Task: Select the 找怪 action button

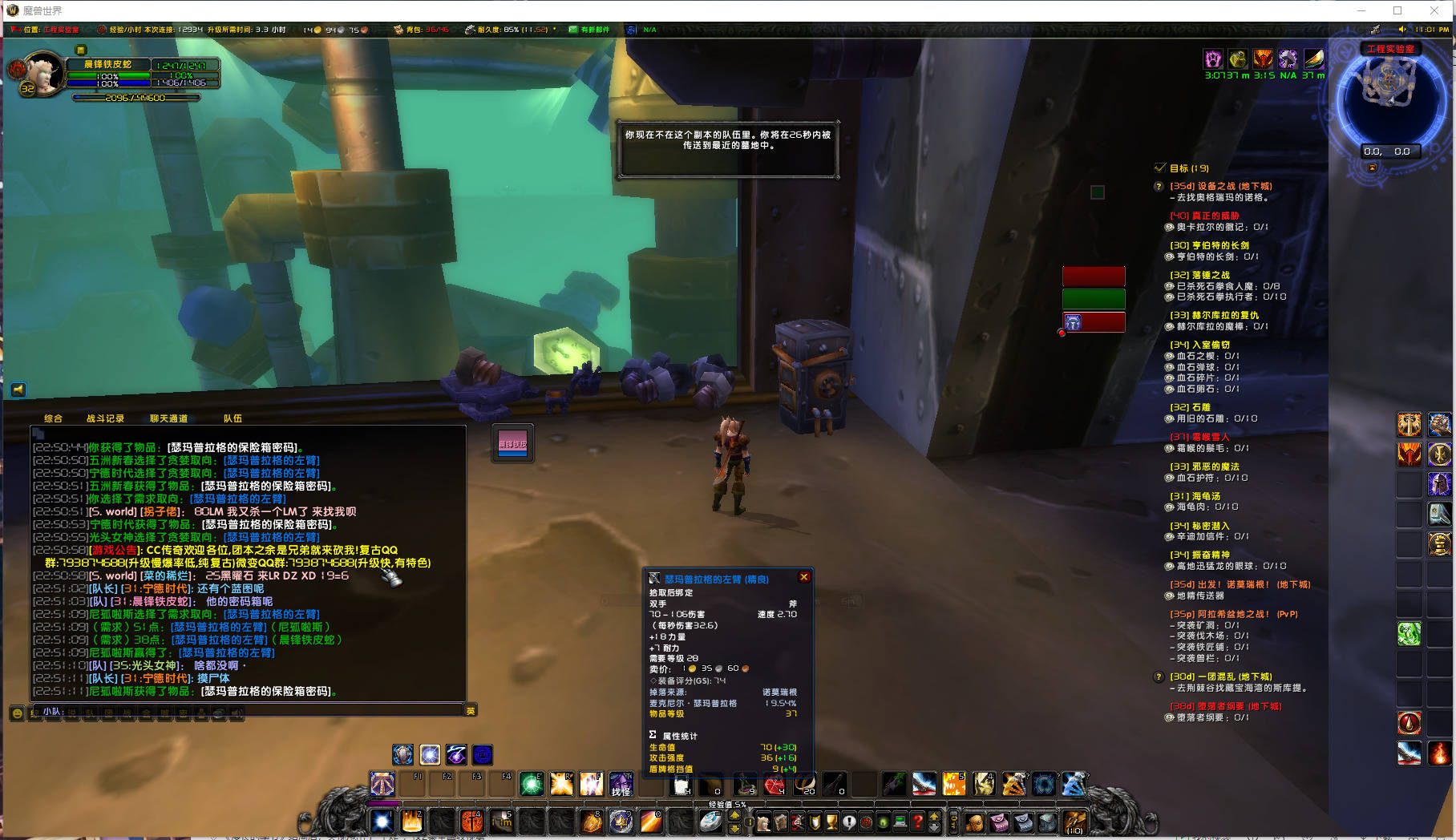Action: 621,784
